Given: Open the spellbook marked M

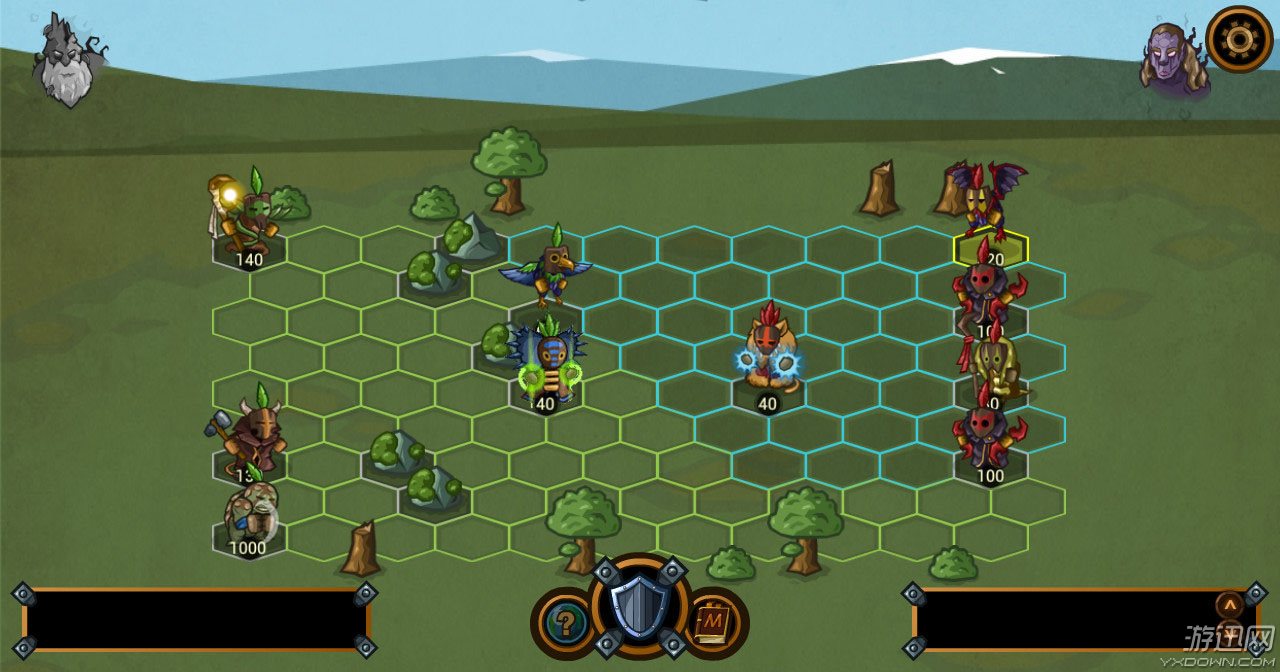Looking at the screenshot, I should (713, 624).
